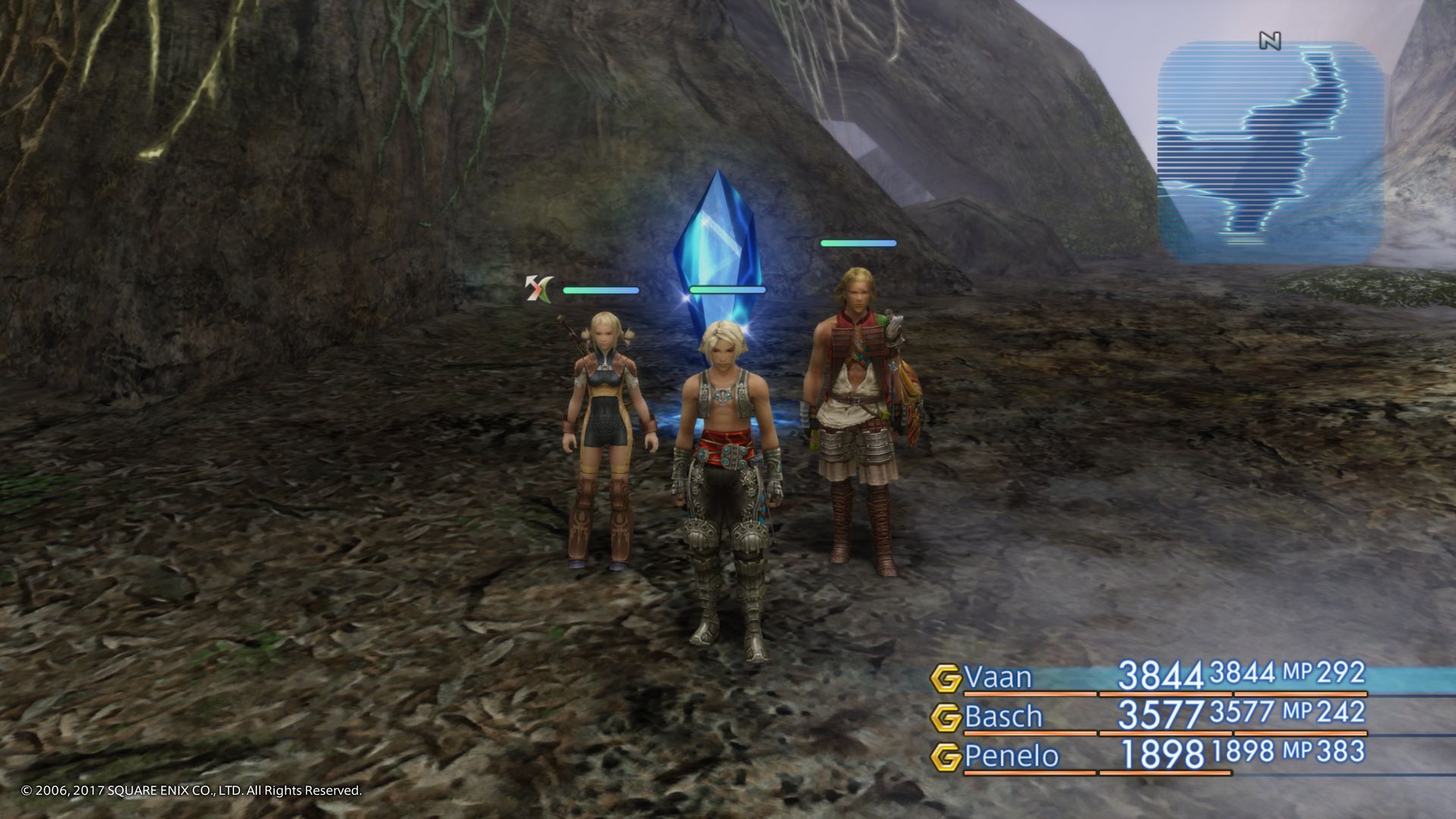Screen dimensions: 1456x819
Task: Toggle Basch's gambit G icon
Action: click(x=946, y=717)
